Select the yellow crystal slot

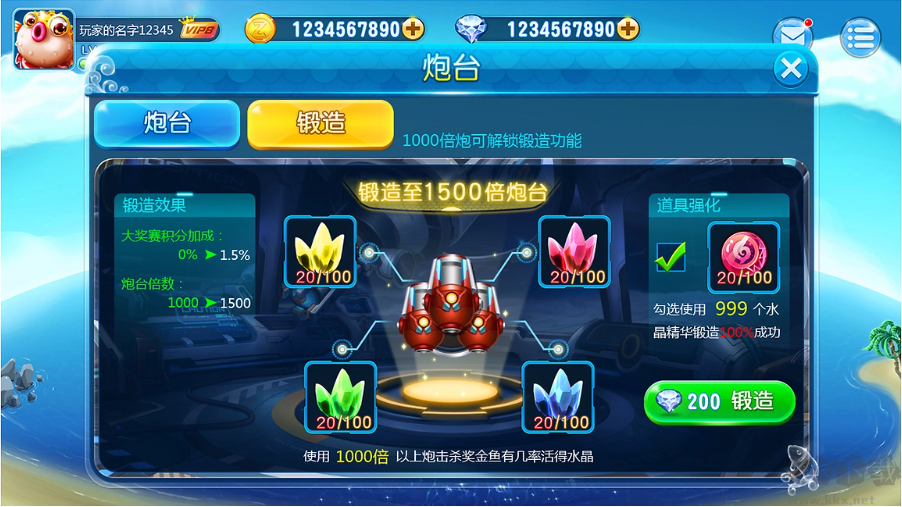320,251
